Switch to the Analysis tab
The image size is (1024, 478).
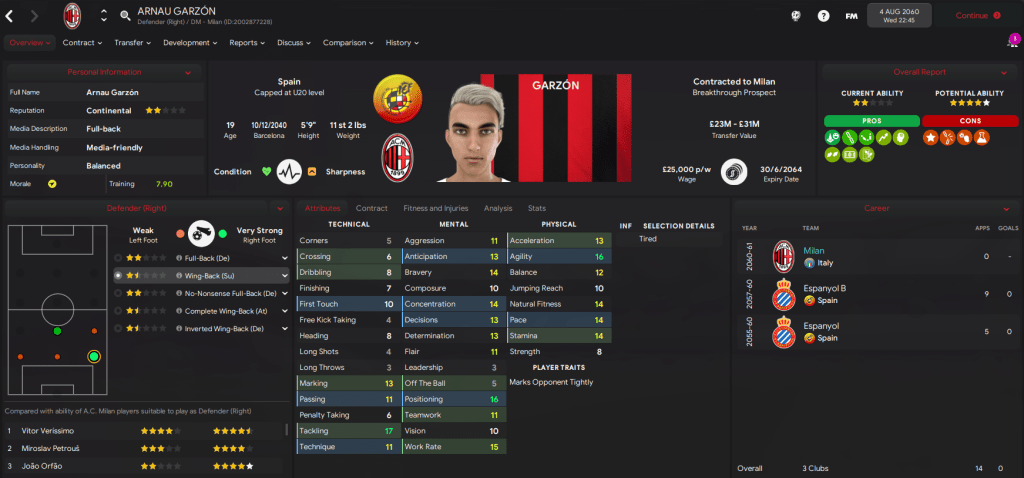(x=497, y=208)
